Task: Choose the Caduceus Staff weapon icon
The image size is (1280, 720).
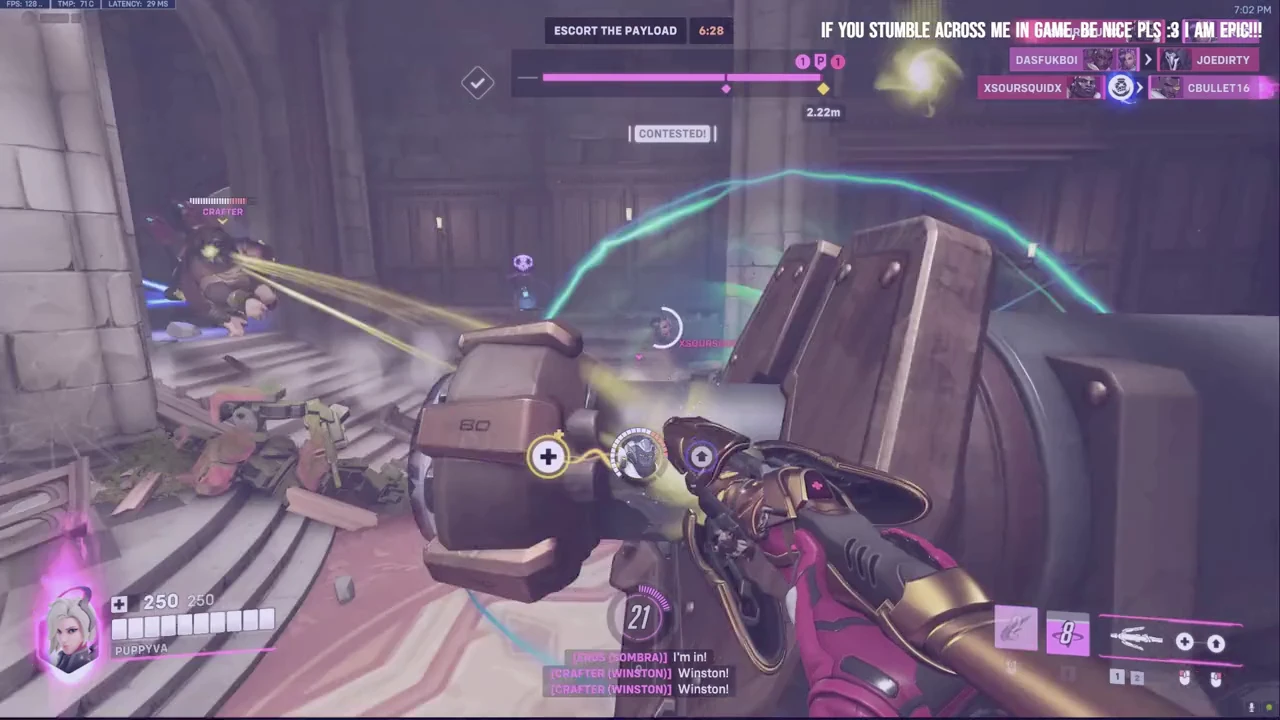Action: [1135, 640]
